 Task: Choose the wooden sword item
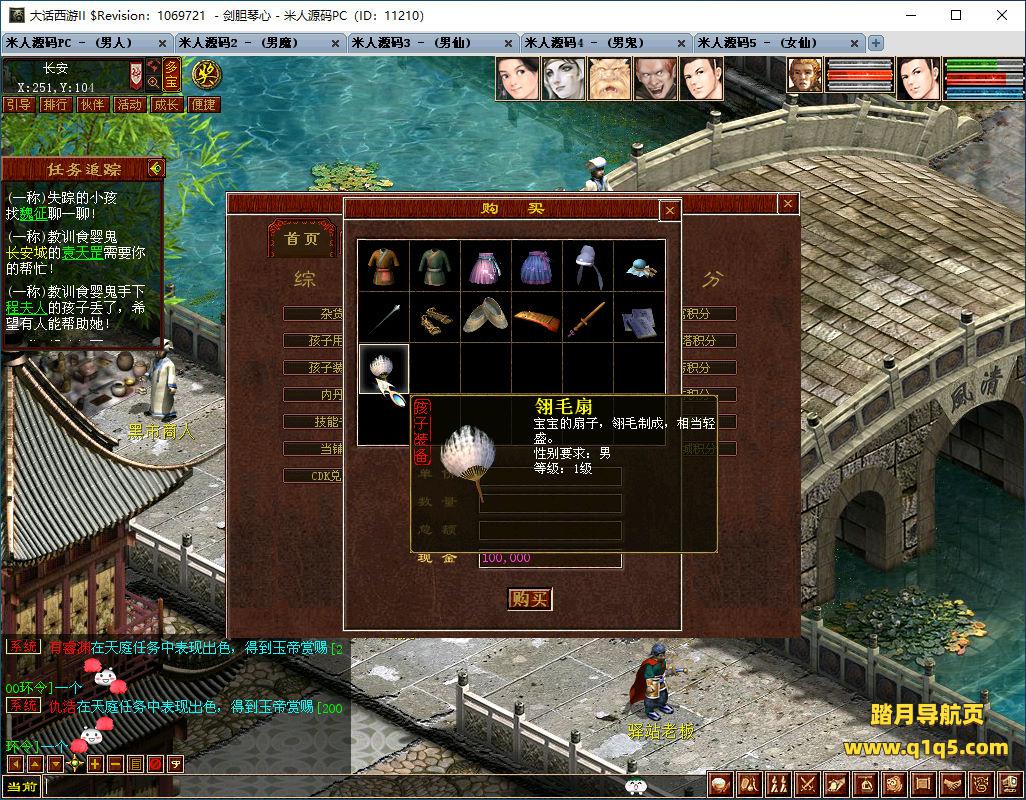[x=588, y=317]
